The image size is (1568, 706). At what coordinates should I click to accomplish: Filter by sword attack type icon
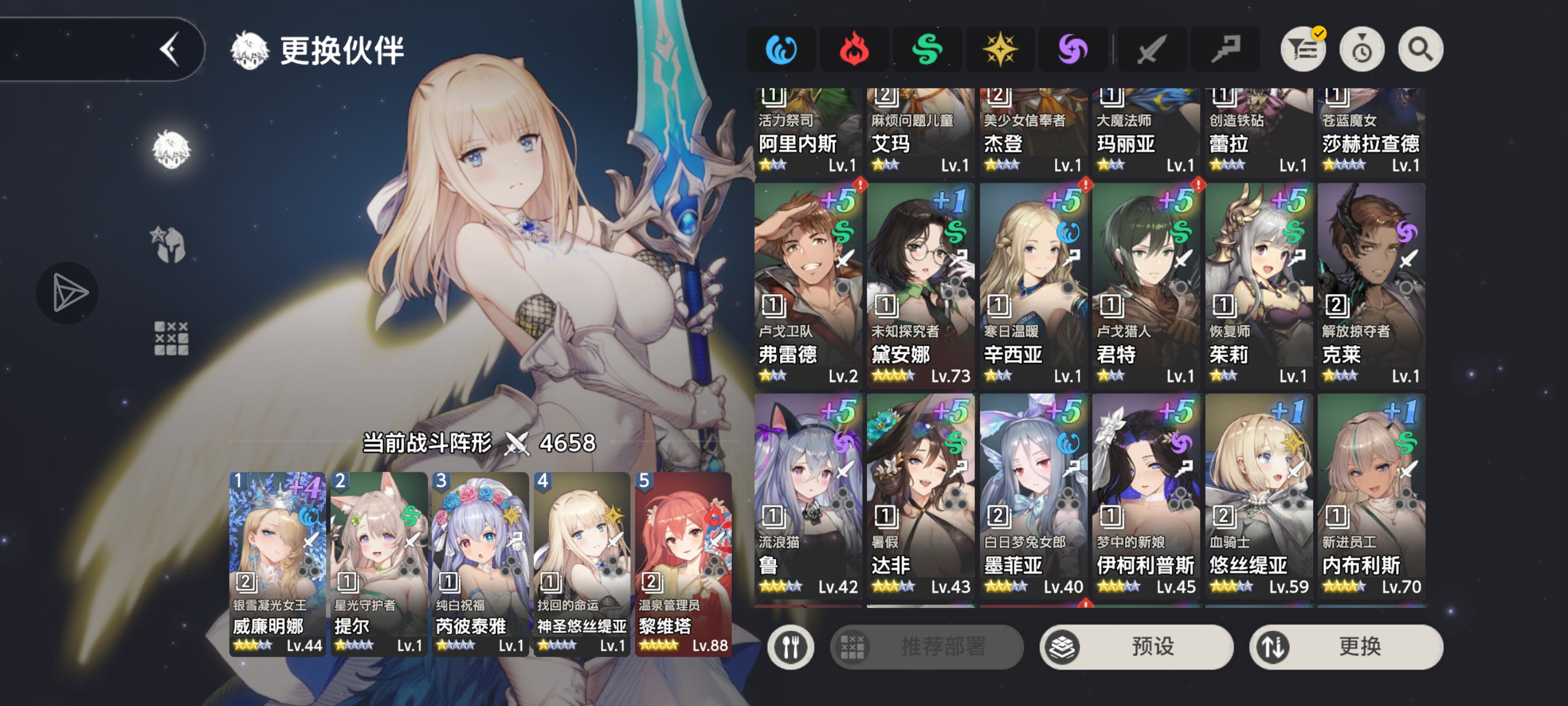(1152, 49)
